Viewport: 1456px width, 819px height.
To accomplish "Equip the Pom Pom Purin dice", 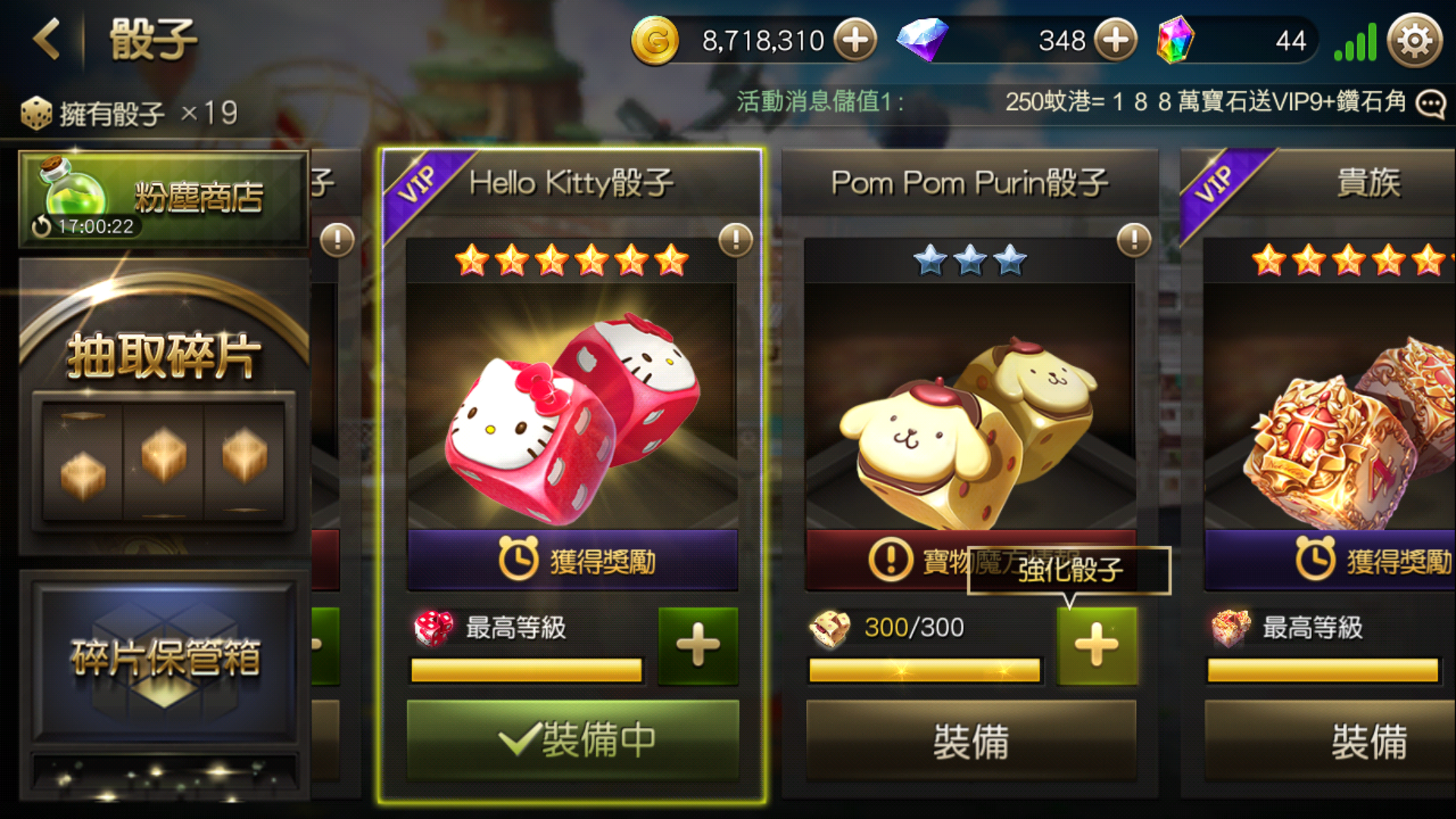I will click(x=971, y=740).
